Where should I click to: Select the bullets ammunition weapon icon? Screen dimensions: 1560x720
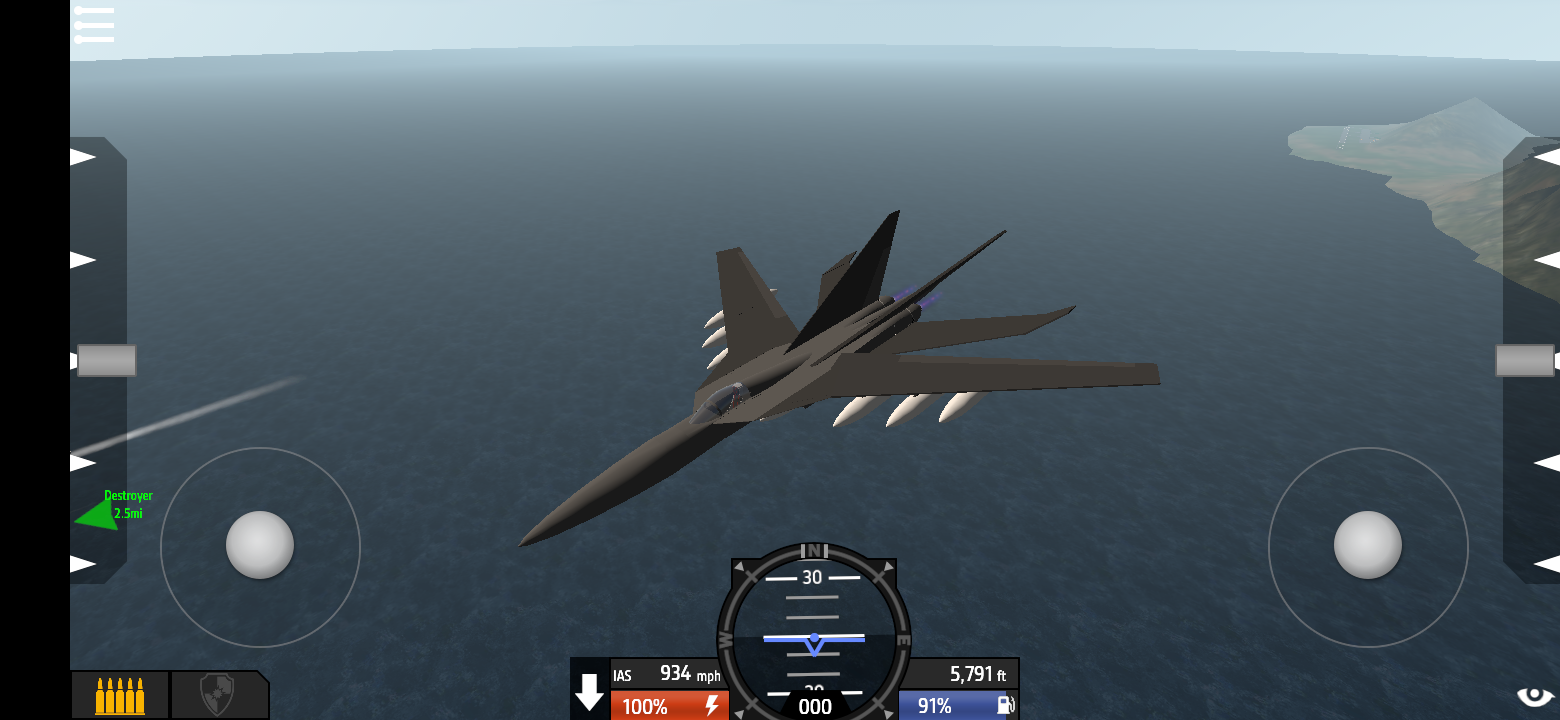(x=120, y=693)
